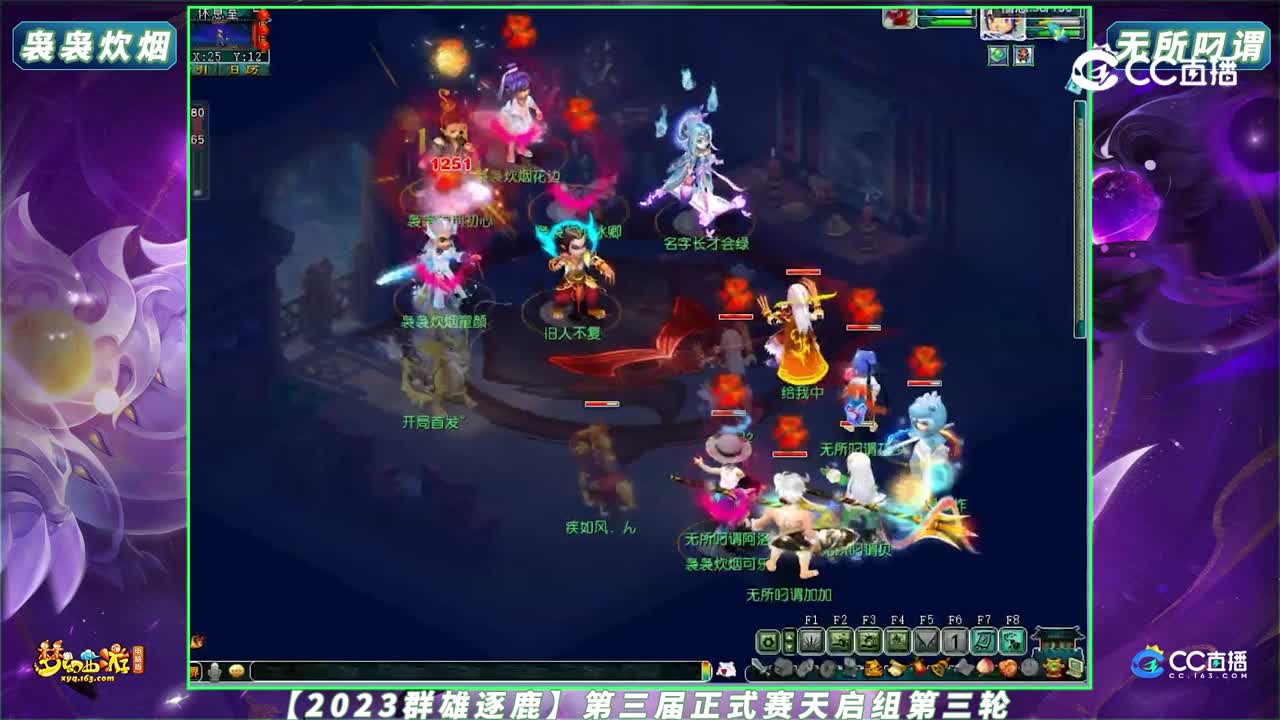Expand the 日历 calendar below the minimap
This screenshot has width=1280, height=720.
[x=245, y=68]
